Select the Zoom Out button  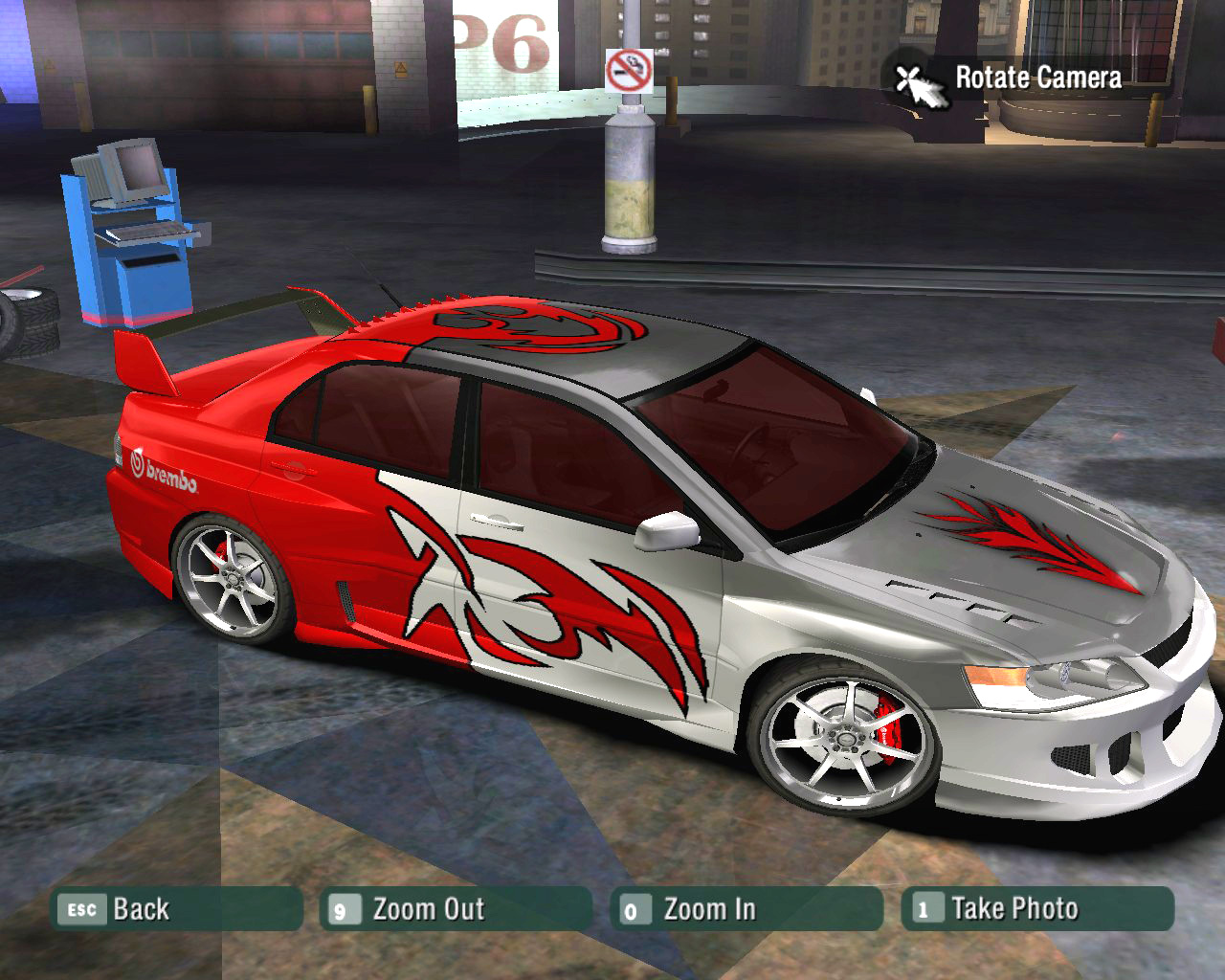tap(456, 909)
